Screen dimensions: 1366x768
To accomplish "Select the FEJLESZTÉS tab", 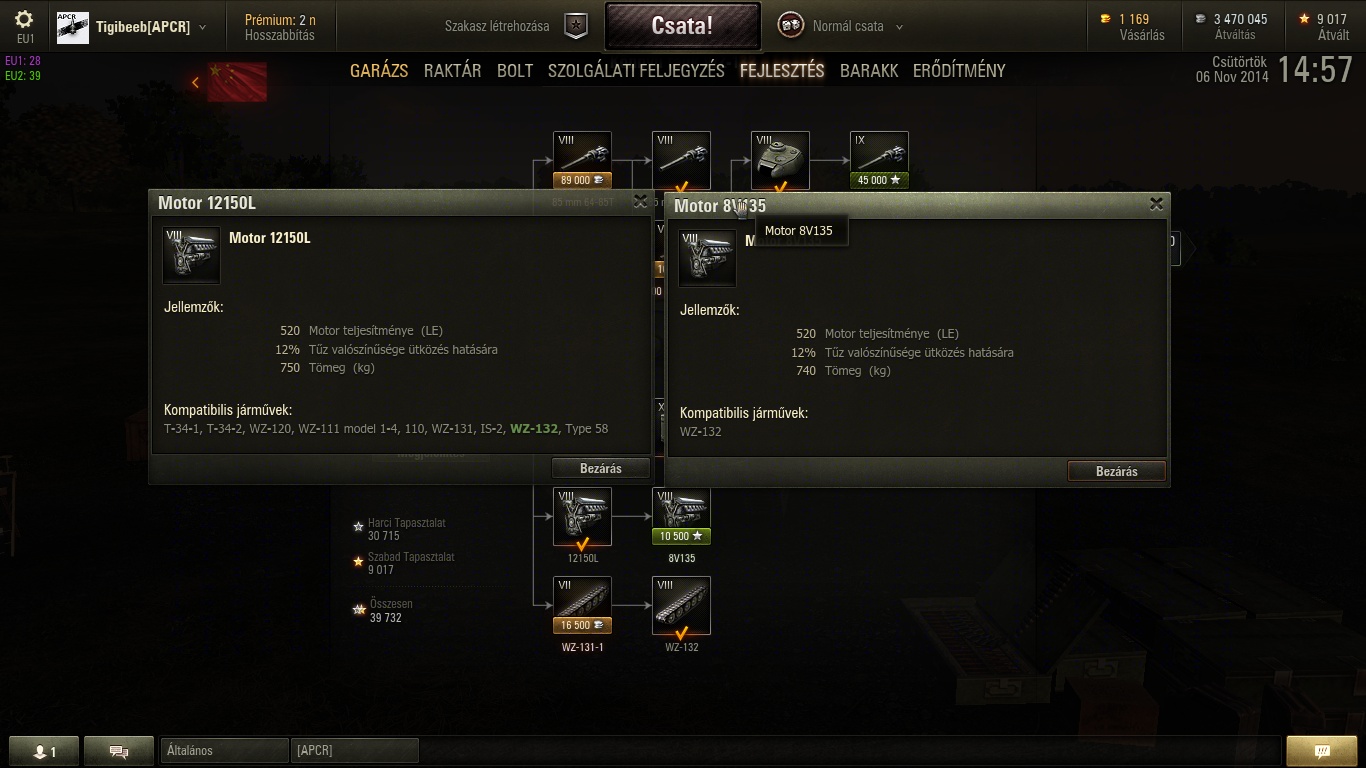I will (782, 71).
